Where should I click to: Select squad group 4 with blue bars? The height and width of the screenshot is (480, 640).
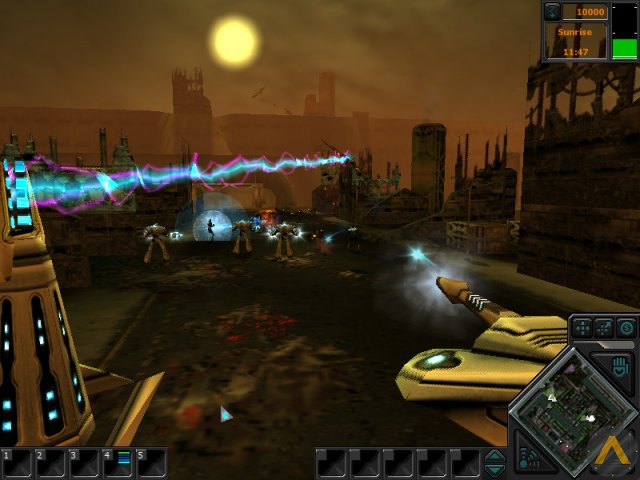coord(118,463)
